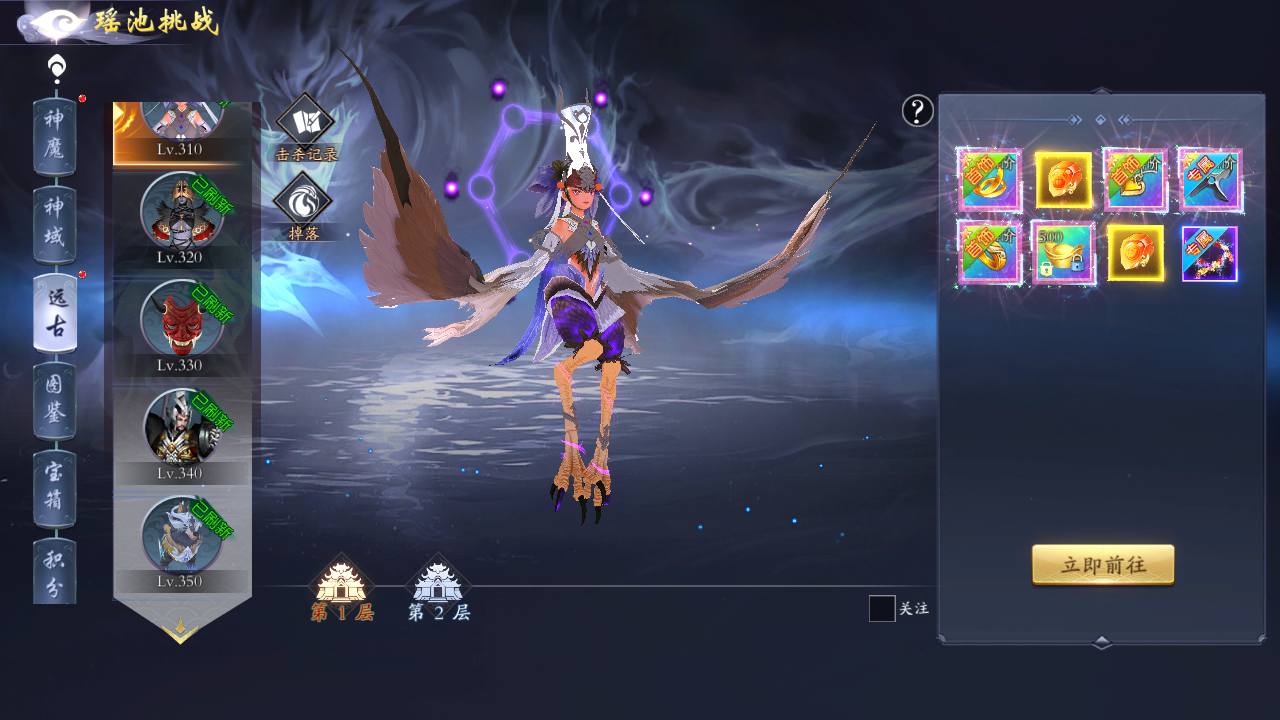View the pickaxe weapon reward icon
The width and height of the screenshot is (1280, 720).
1210,180
